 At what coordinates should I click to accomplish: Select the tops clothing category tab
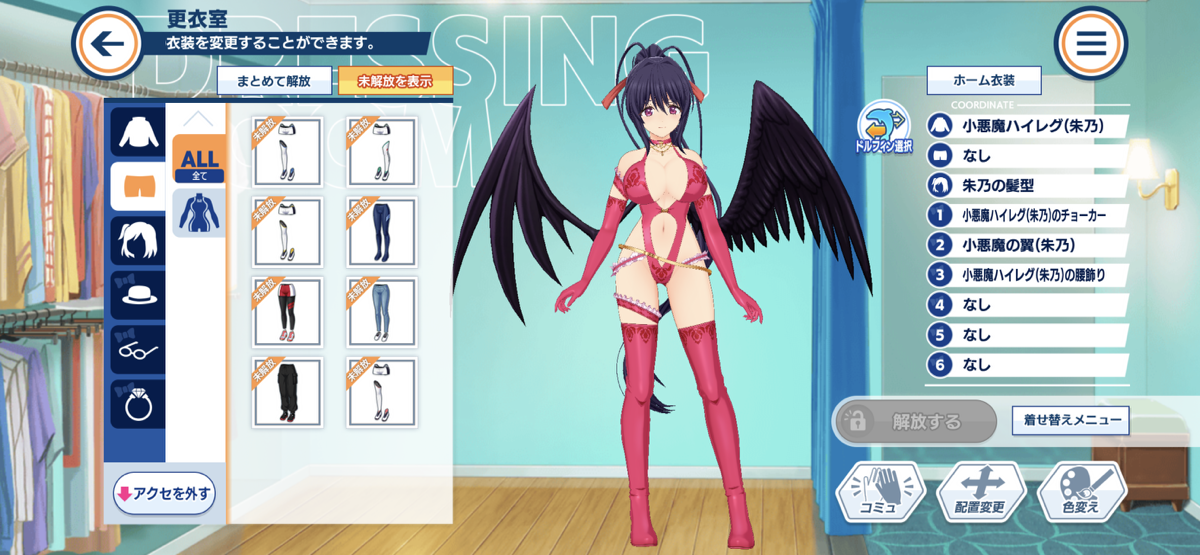pyautogui.click(x=137, y=131)
